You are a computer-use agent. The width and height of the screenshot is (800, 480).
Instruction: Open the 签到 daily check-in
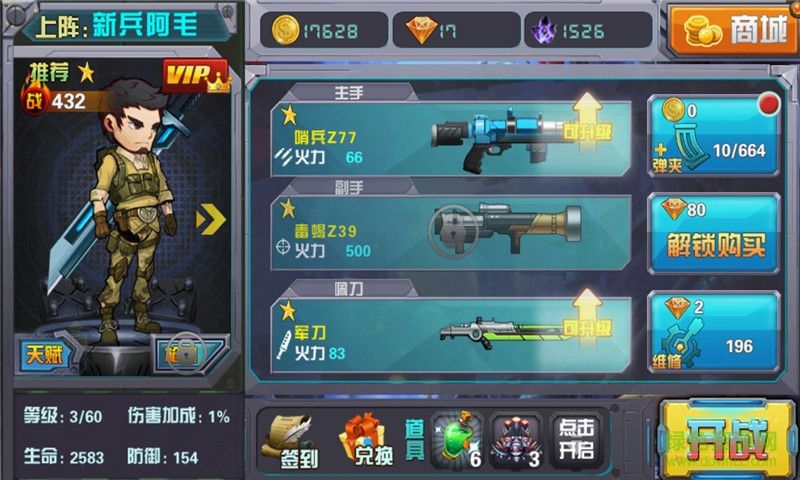(288, 439)
